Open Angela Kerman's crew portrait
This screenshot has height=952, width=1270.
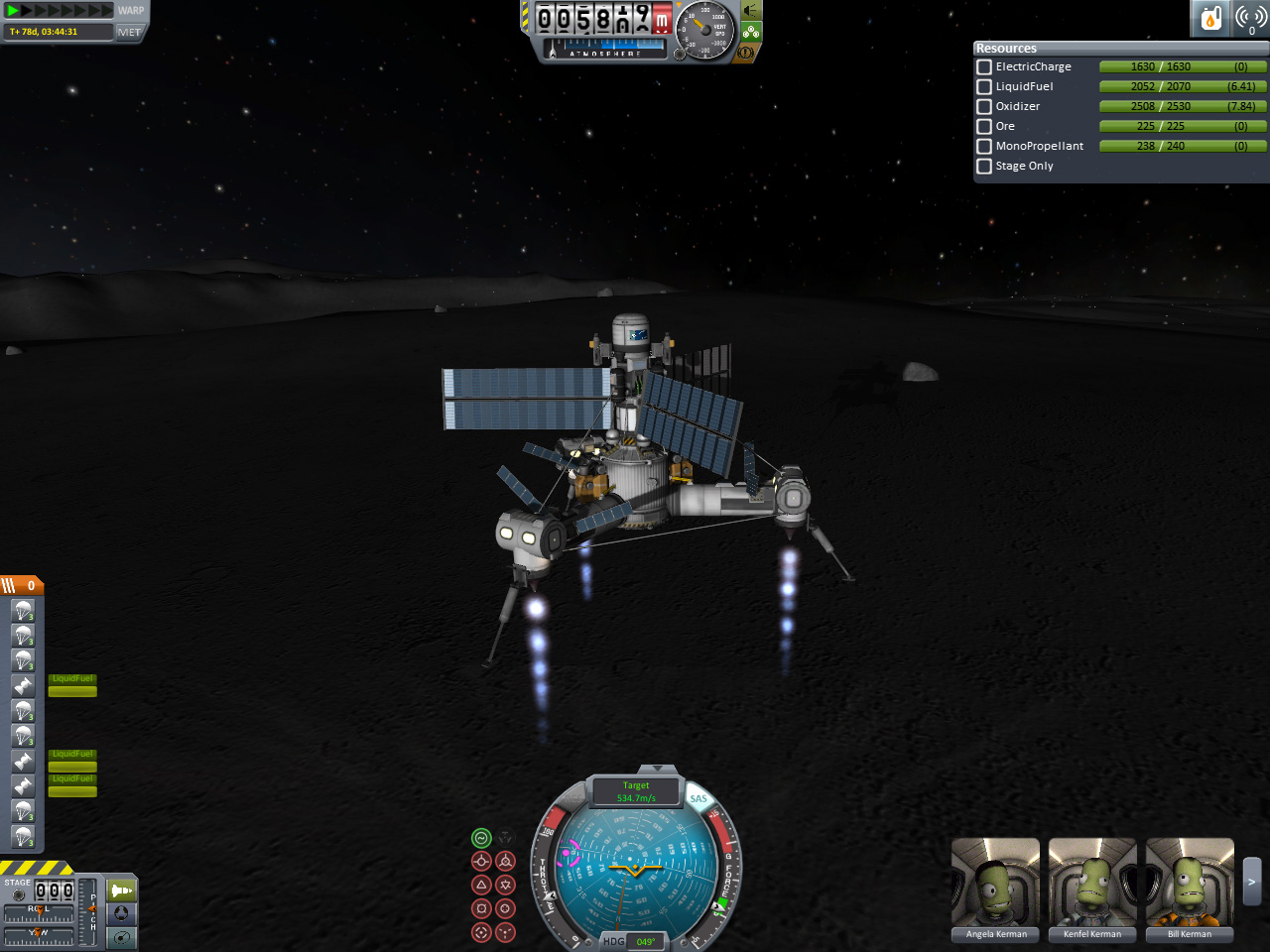tap(995, 883)
